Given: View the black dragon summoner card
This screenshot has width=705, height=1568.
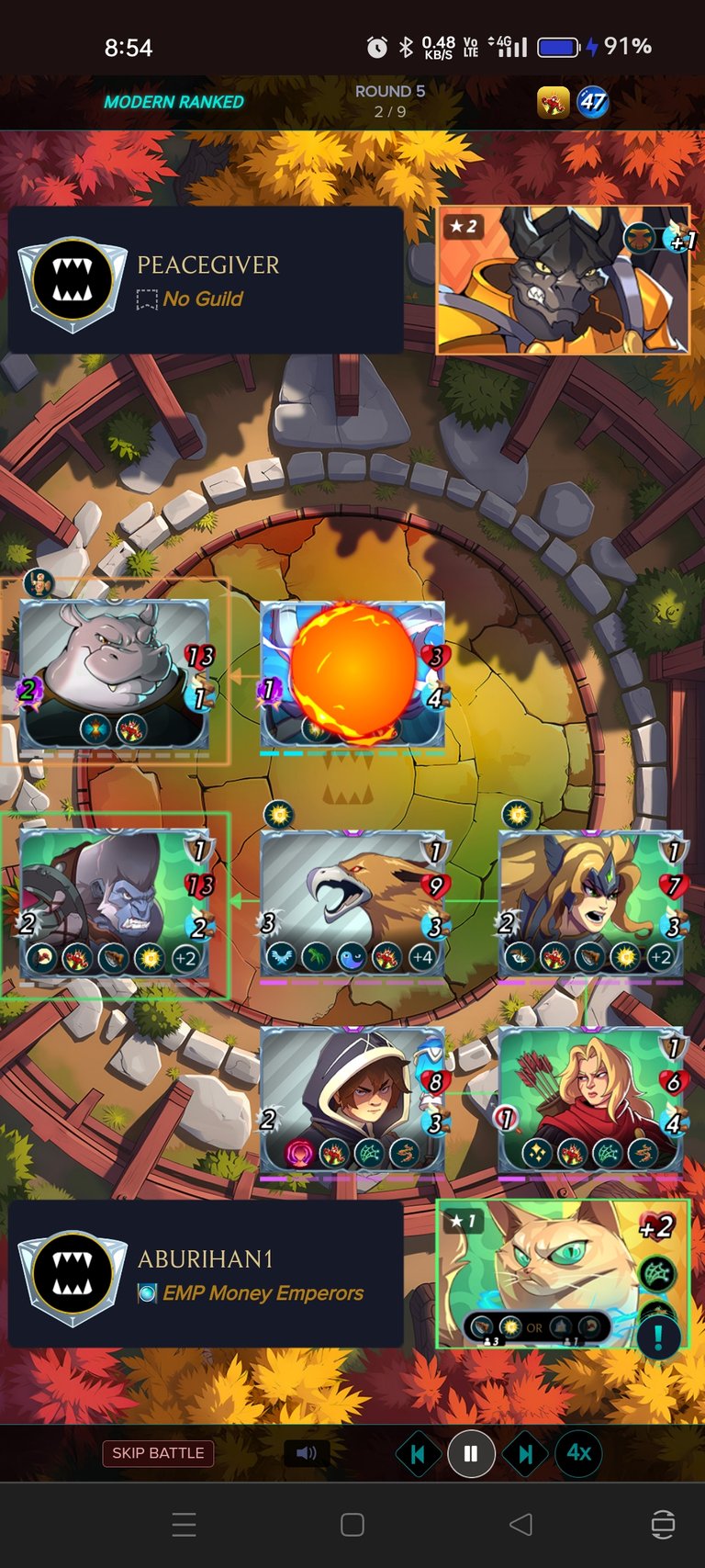Looking at the screenshot, I should pos(562,280).
